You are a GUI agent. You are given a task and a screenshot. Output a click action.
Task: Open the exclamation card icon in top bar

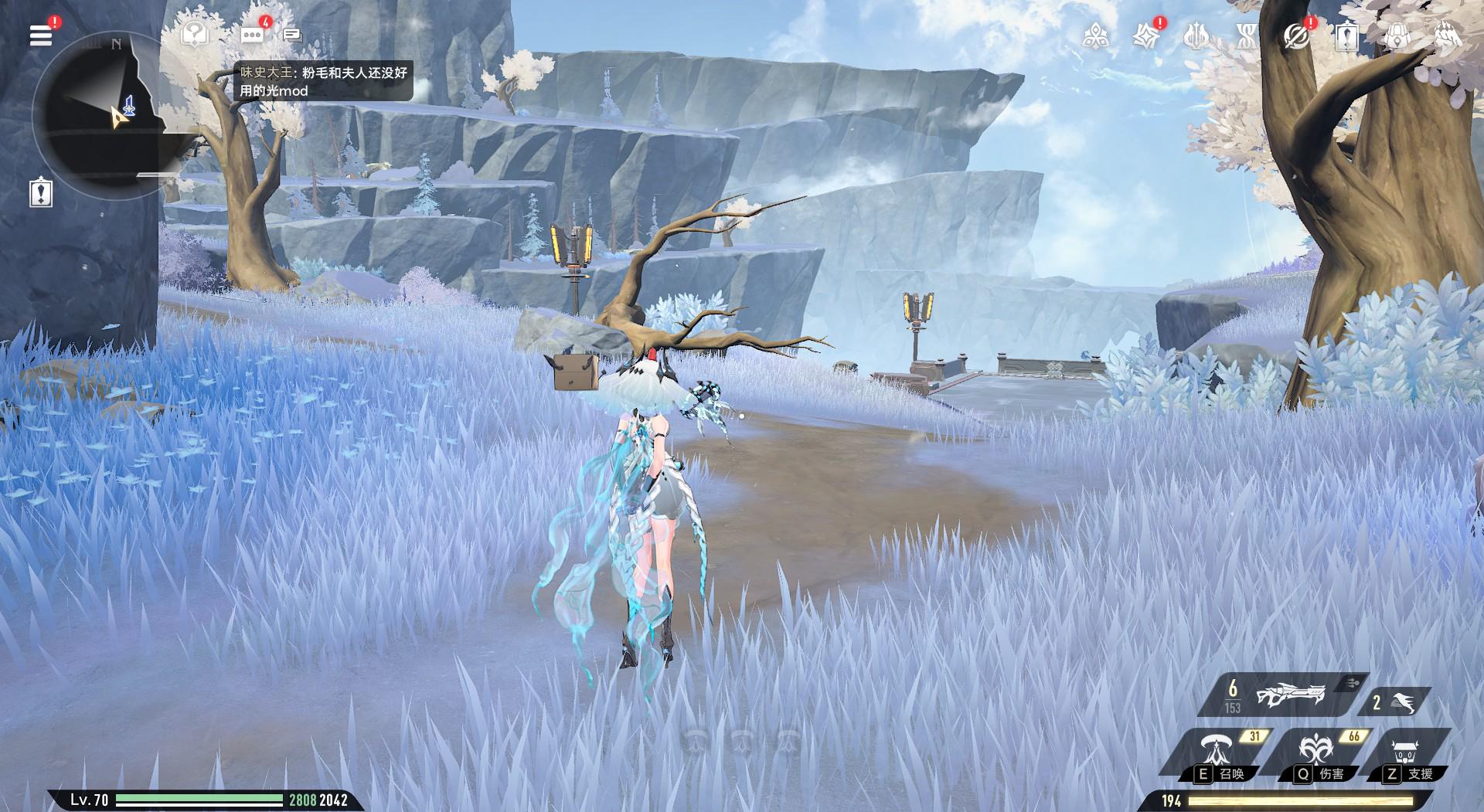pyautogui.click(x=1347, y=36)
